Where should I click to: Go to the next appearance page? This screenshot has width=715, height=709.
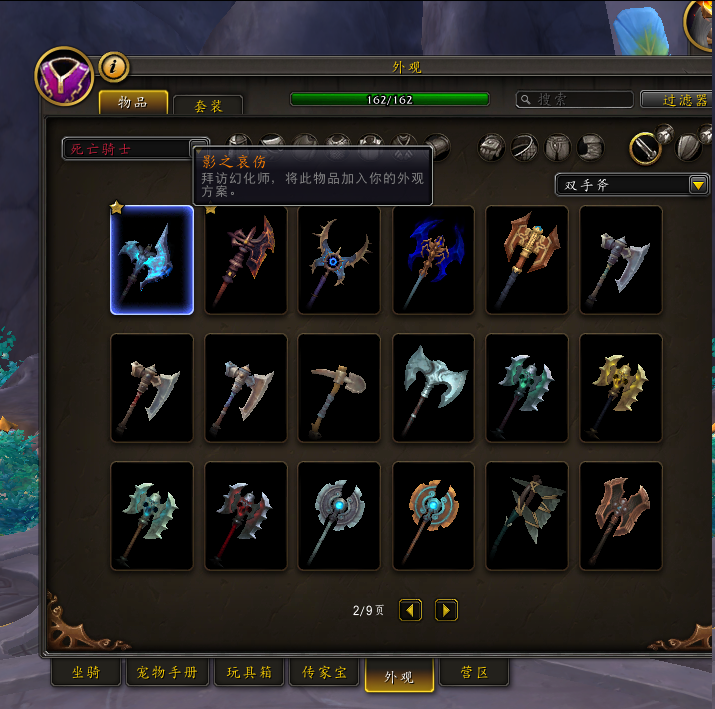(x=446, y=610)
